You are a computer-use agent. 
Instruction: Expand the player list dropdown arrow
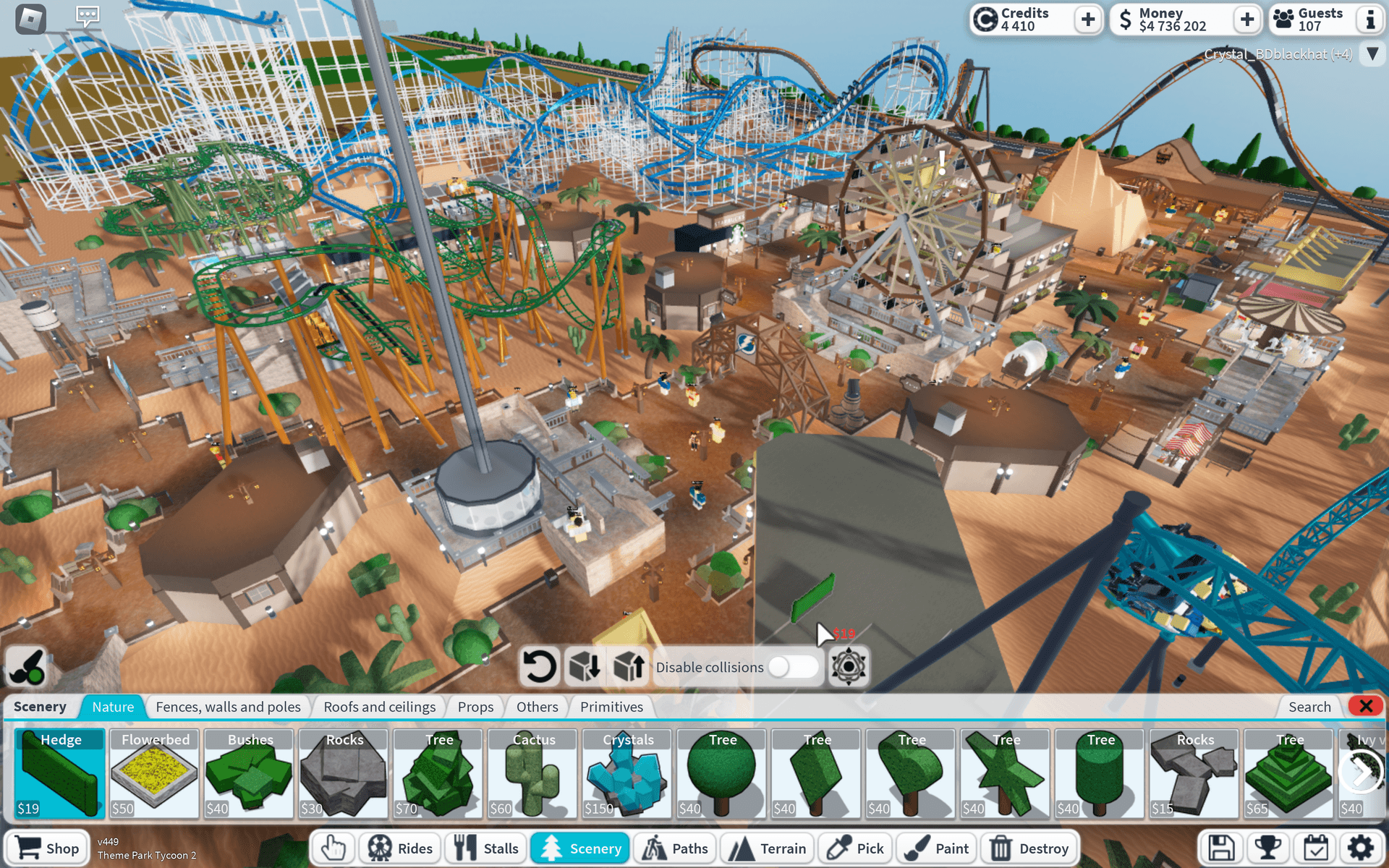click(x=1372, y=53)
